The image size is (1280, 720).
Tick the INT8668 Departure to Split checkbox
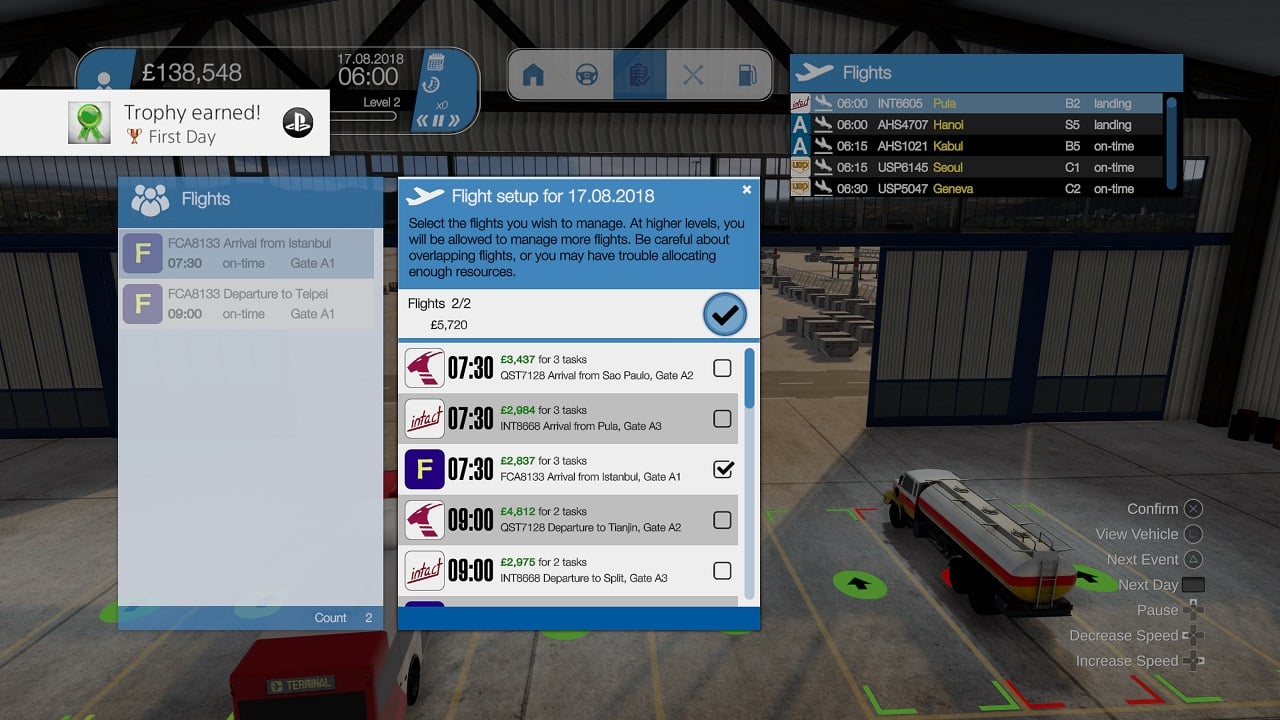click(722, 570)
